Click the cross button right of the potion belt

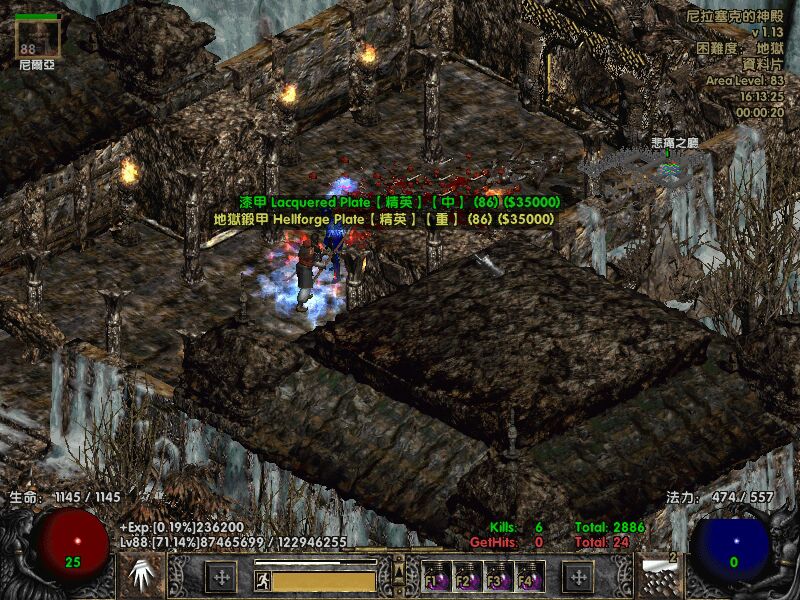578,577
